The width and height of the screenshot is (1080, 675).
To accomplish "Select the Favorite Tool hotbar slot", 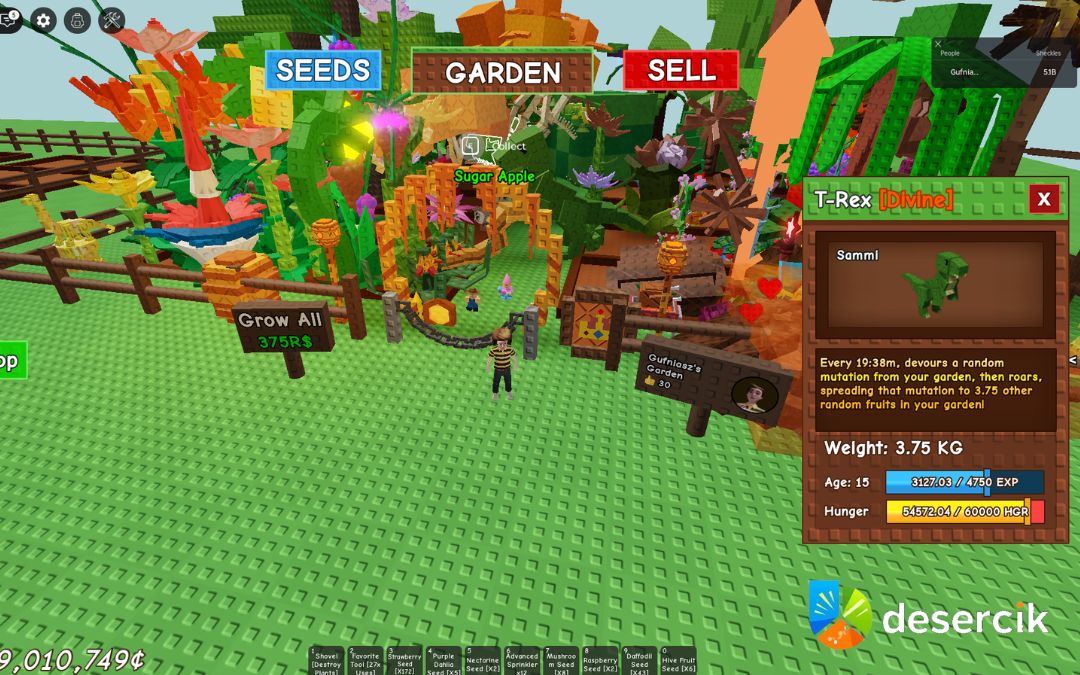I will tap(365, 661).
